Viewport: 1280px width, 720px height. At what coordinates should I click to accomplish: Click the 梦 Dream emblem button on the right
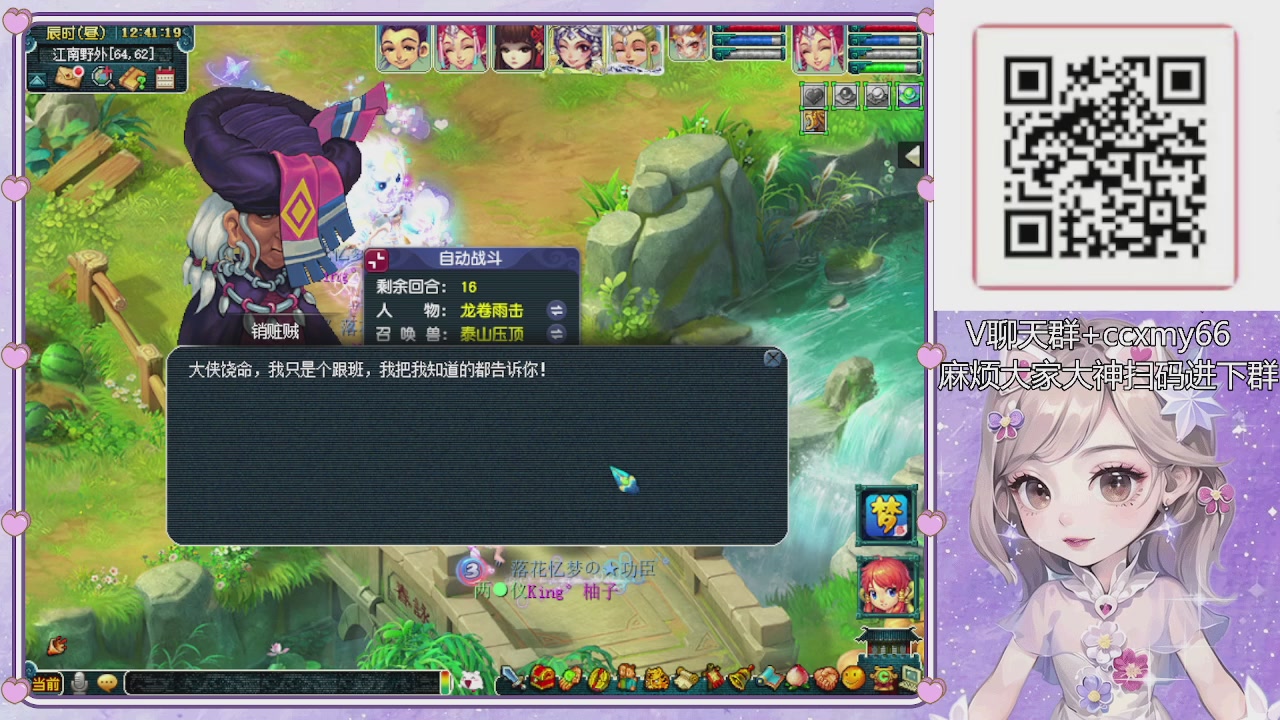pos(884,515)
